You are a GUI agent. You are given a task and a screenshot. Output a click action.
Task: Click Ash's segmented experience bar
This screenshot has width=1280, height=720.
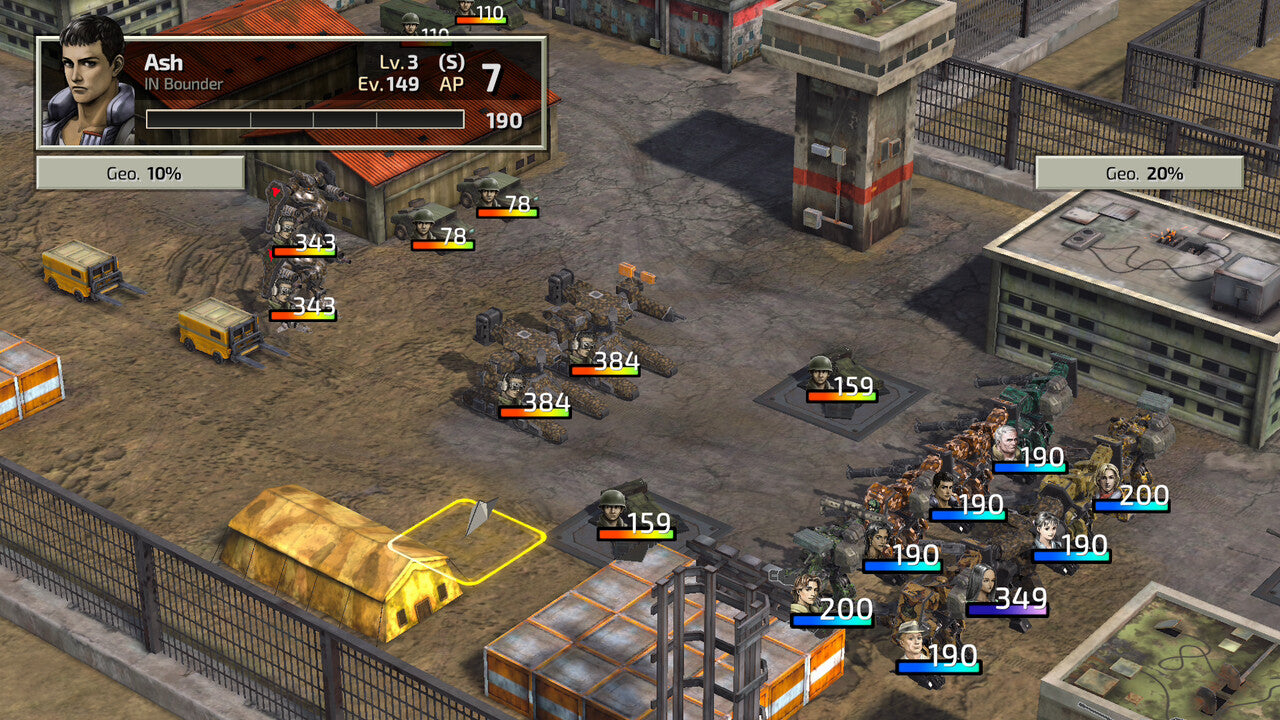coord(307,117)
